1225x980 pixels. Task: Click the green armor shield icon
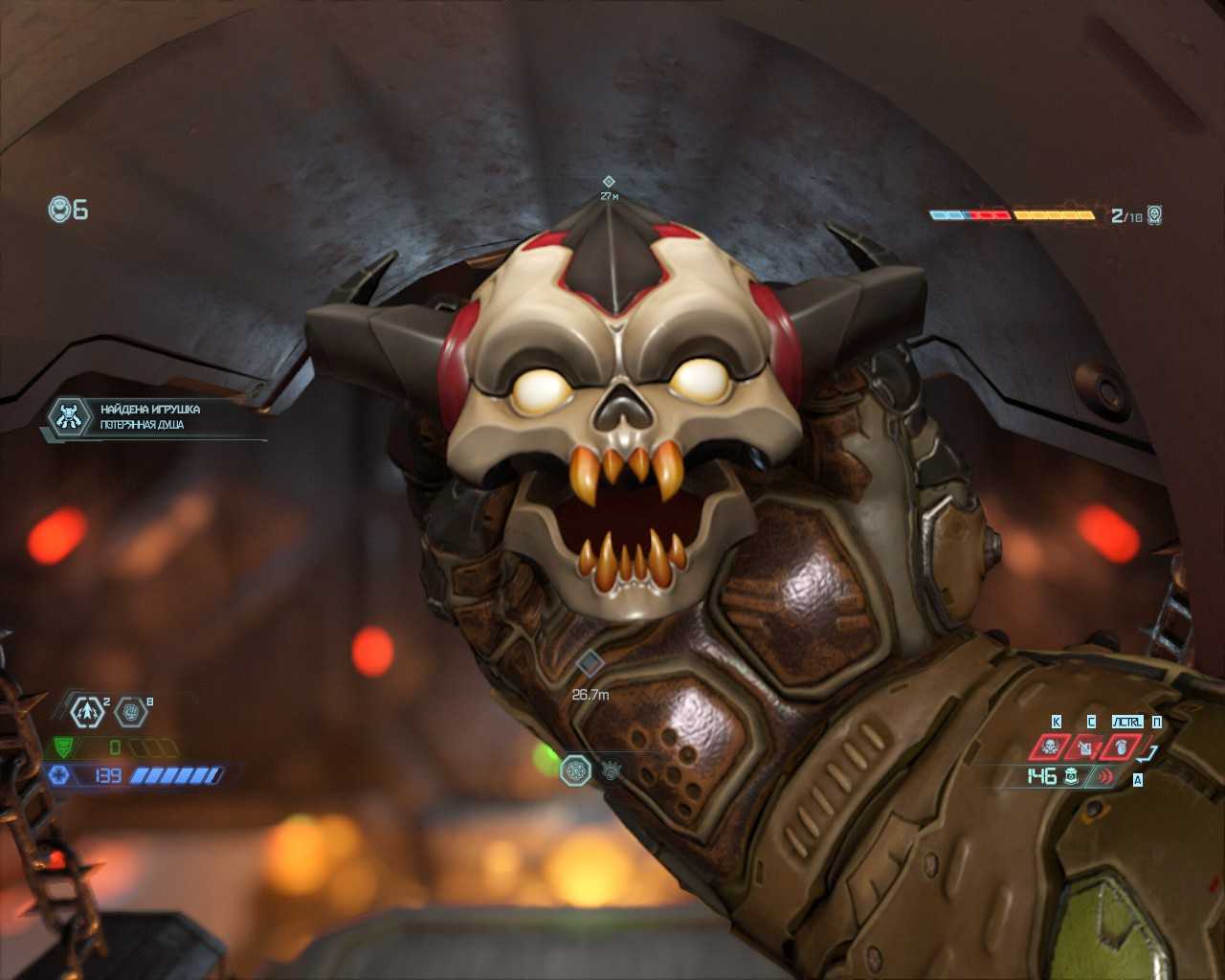pyautogui.click(x=63, y=746)
